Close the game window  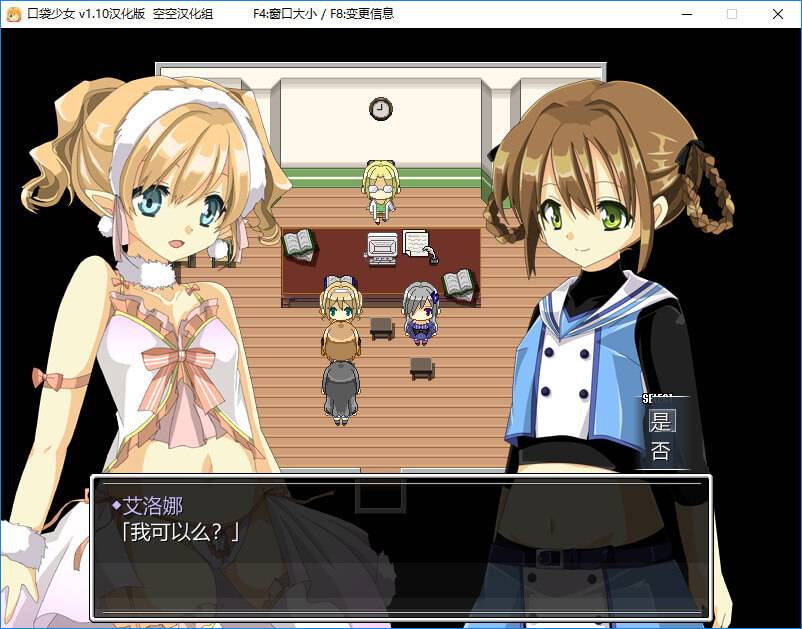(777, 14)
